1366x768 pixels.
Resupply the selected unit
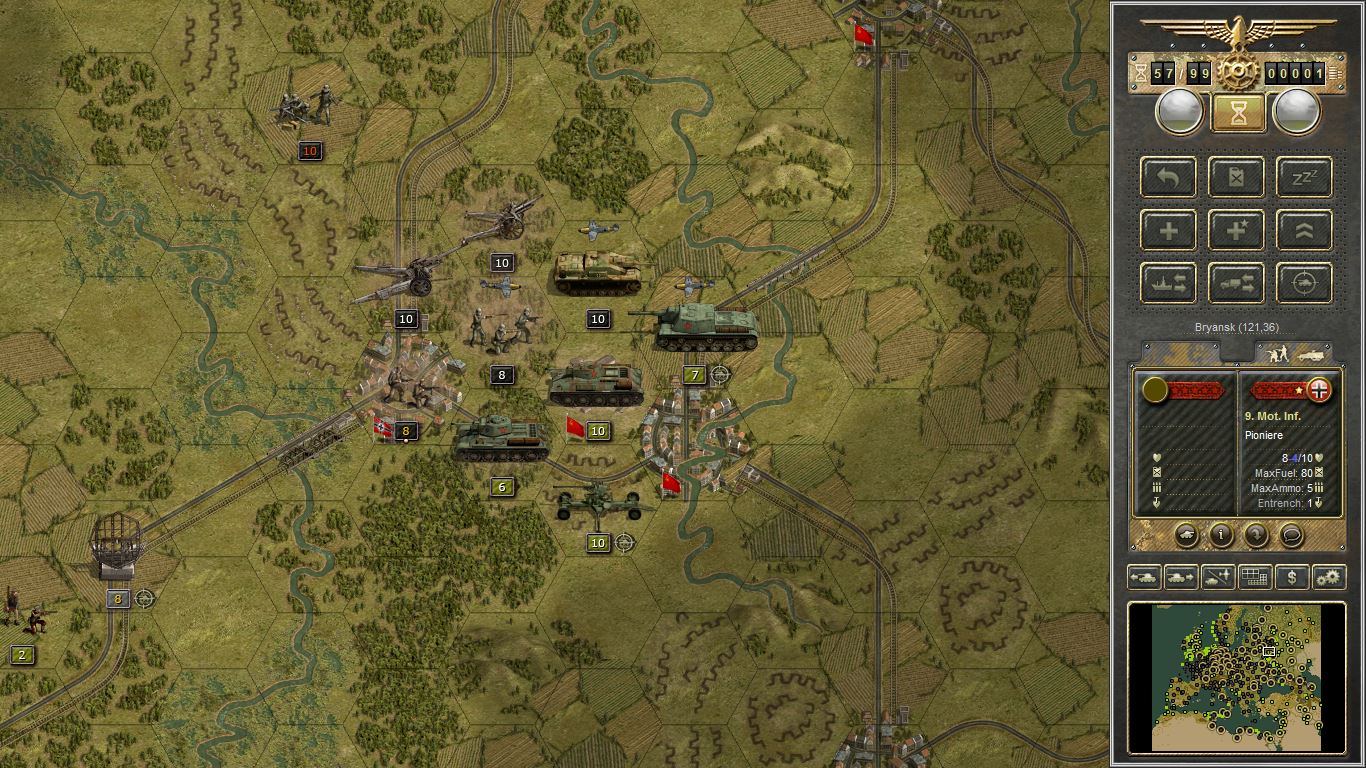[x=1236, y=178]
